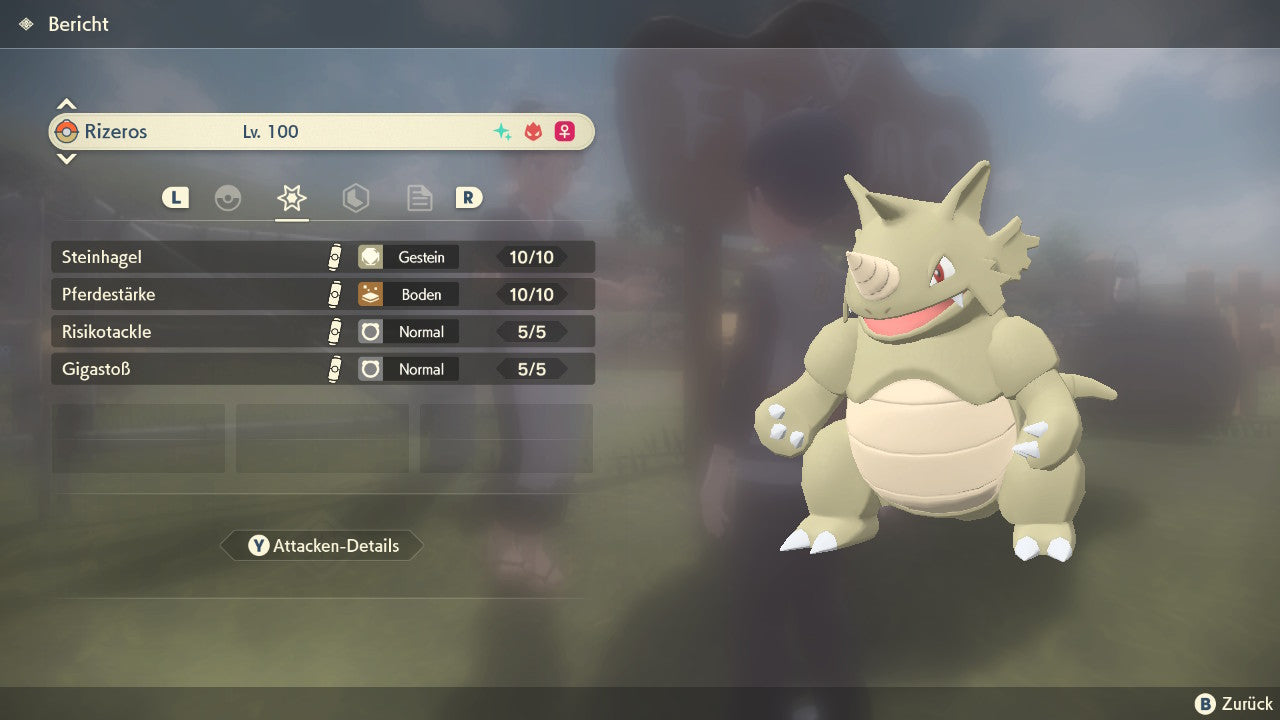The image size is (1280, 720).
Task: Show the next Pokémon with the down arrow
Action: tap(66, 158)
